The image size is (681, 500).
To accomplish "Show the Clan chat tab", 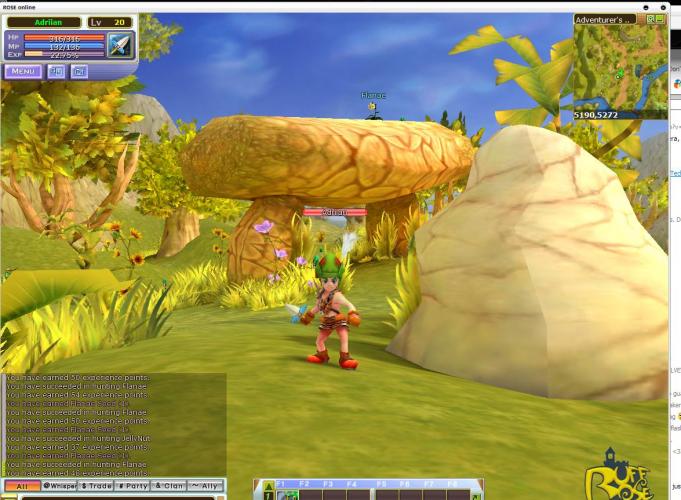I will [168, 486].
